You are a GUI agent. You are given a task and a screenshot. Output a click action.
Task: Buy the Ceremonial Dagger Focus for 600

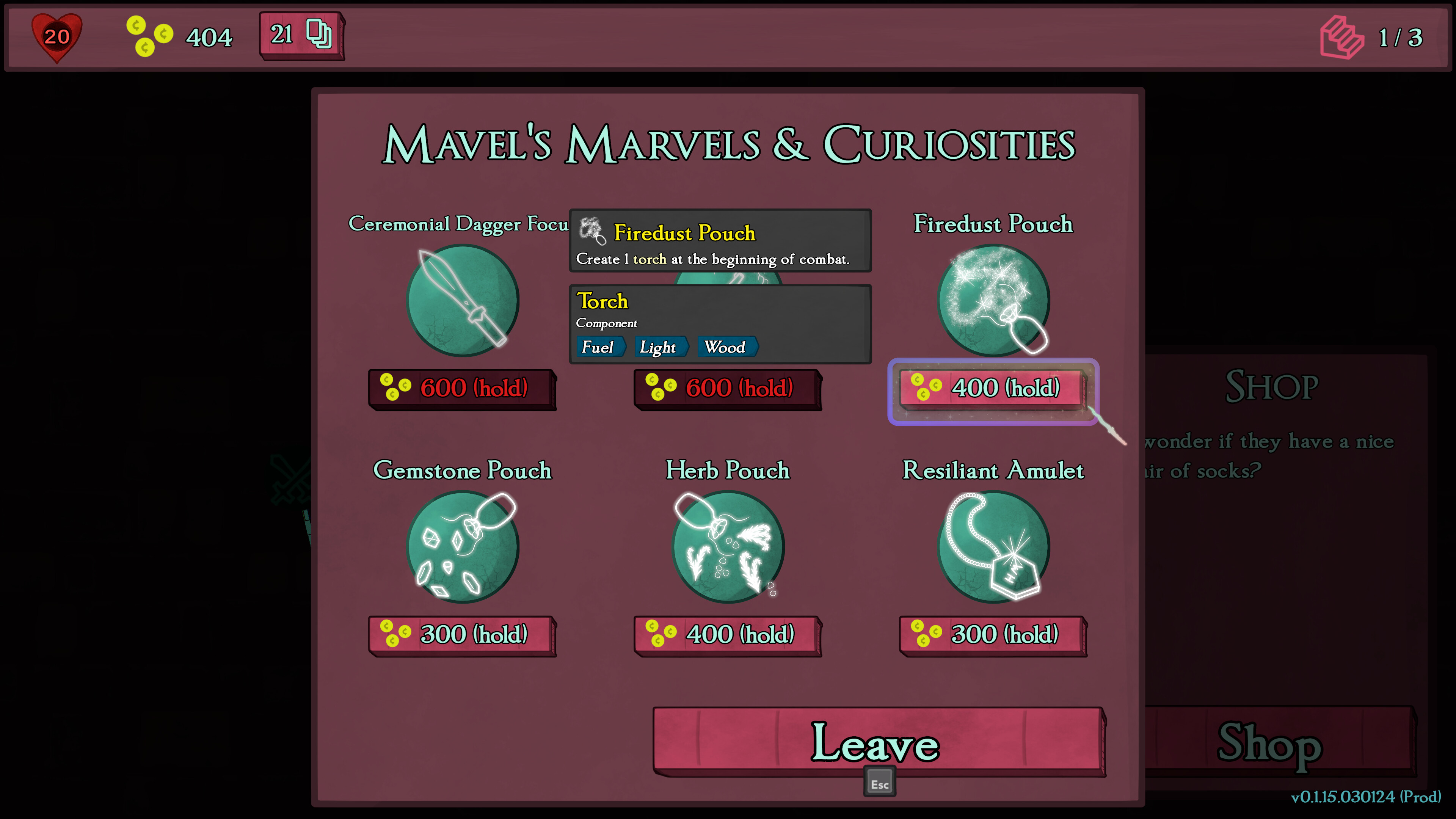coord(462,388)
